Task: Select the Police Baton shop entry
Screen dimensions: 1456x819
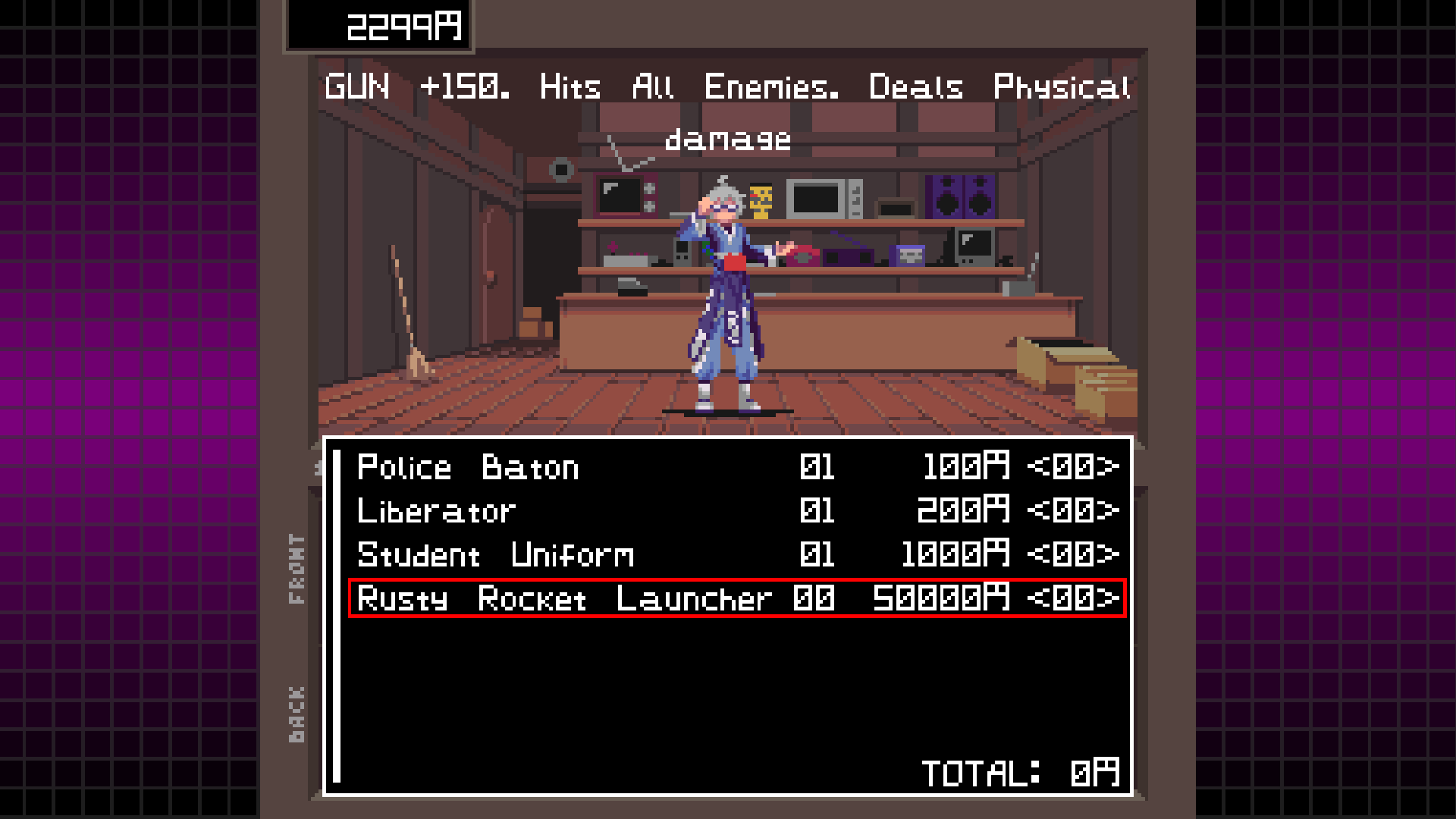Action: click(468, 467)
